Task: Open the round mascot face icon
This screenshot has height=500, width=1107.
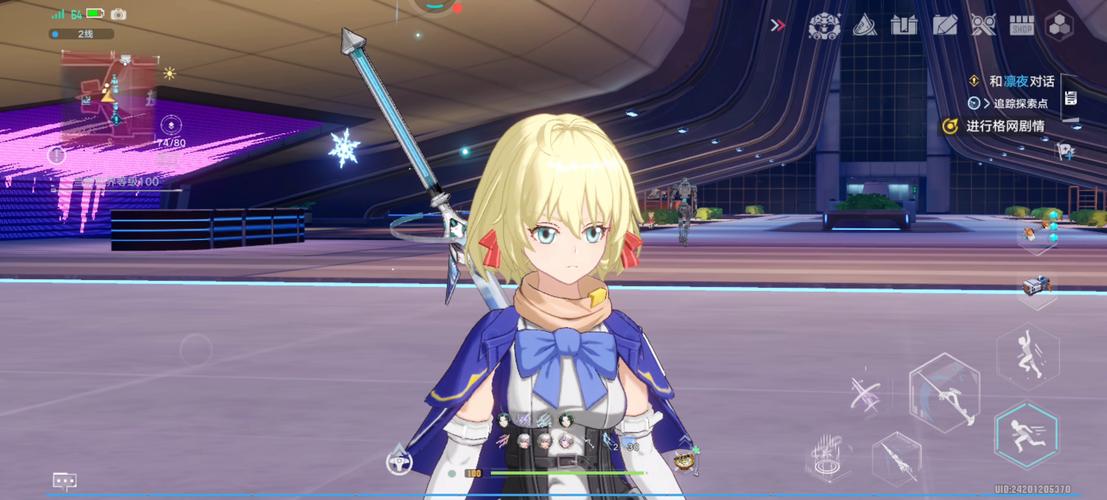Action: point(824,26)
